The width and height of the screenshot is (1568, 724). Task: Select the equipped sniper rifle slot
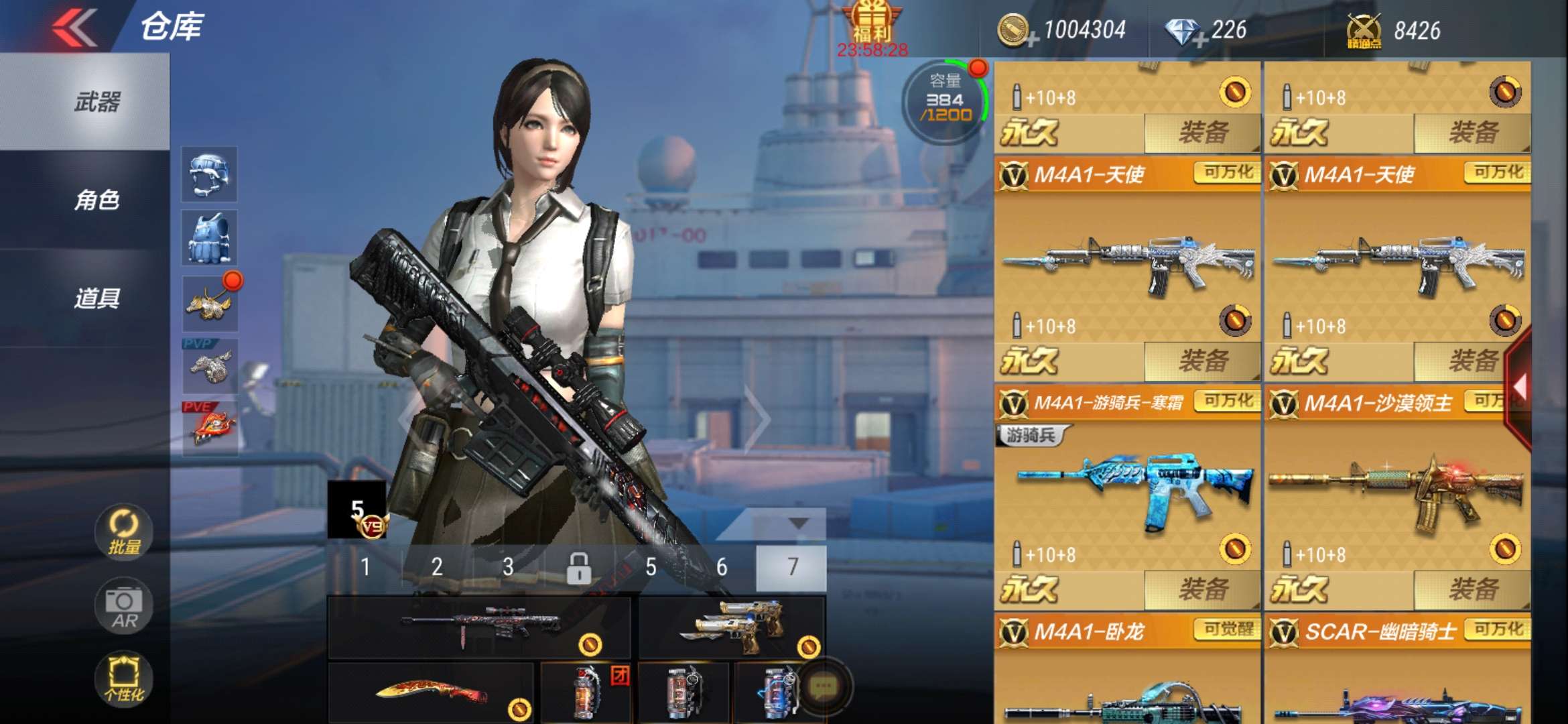click(479, 627)
